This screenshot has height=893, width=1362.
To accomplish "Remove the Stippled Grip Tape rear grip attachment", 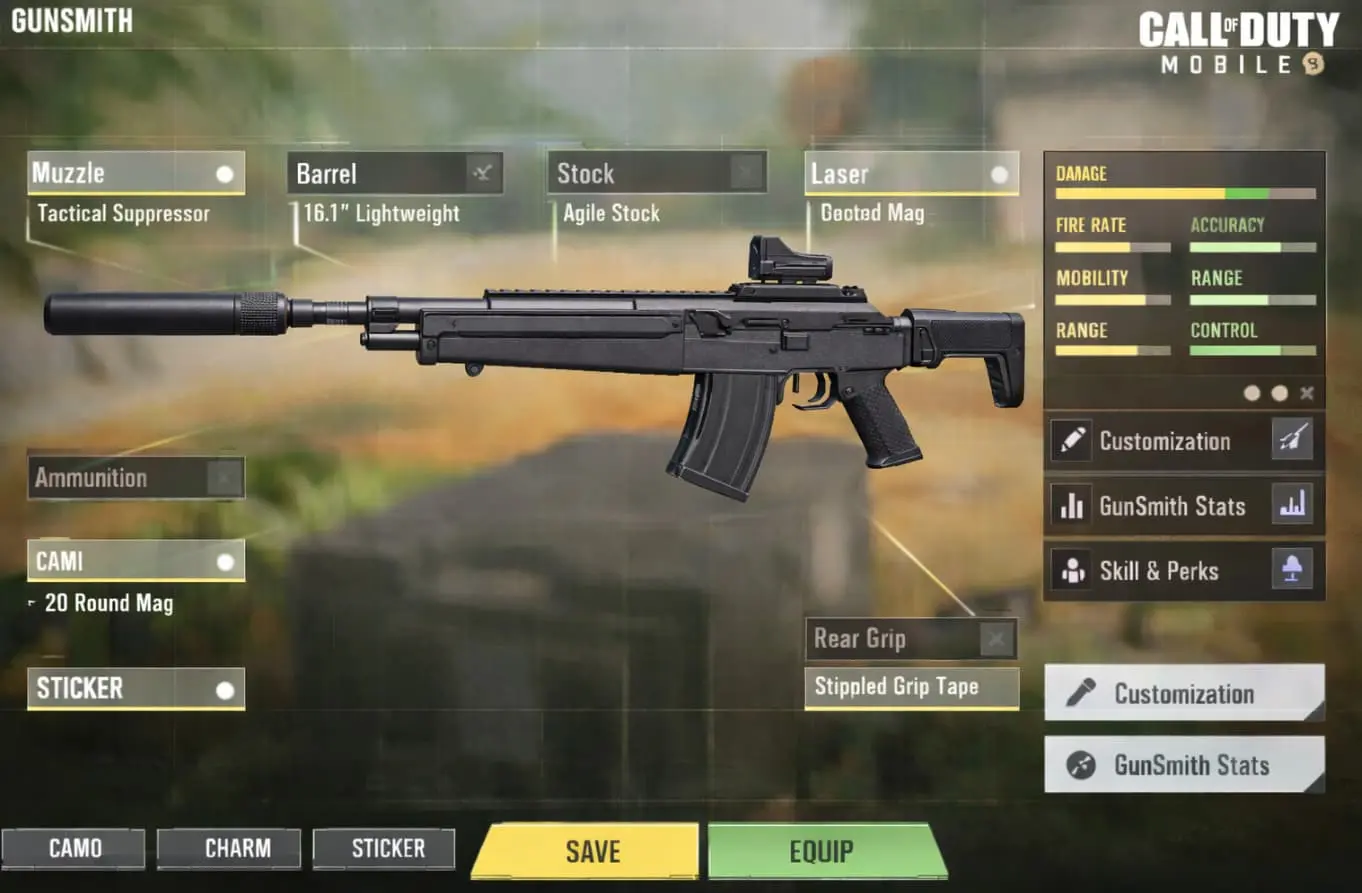I will pos(996,638).
